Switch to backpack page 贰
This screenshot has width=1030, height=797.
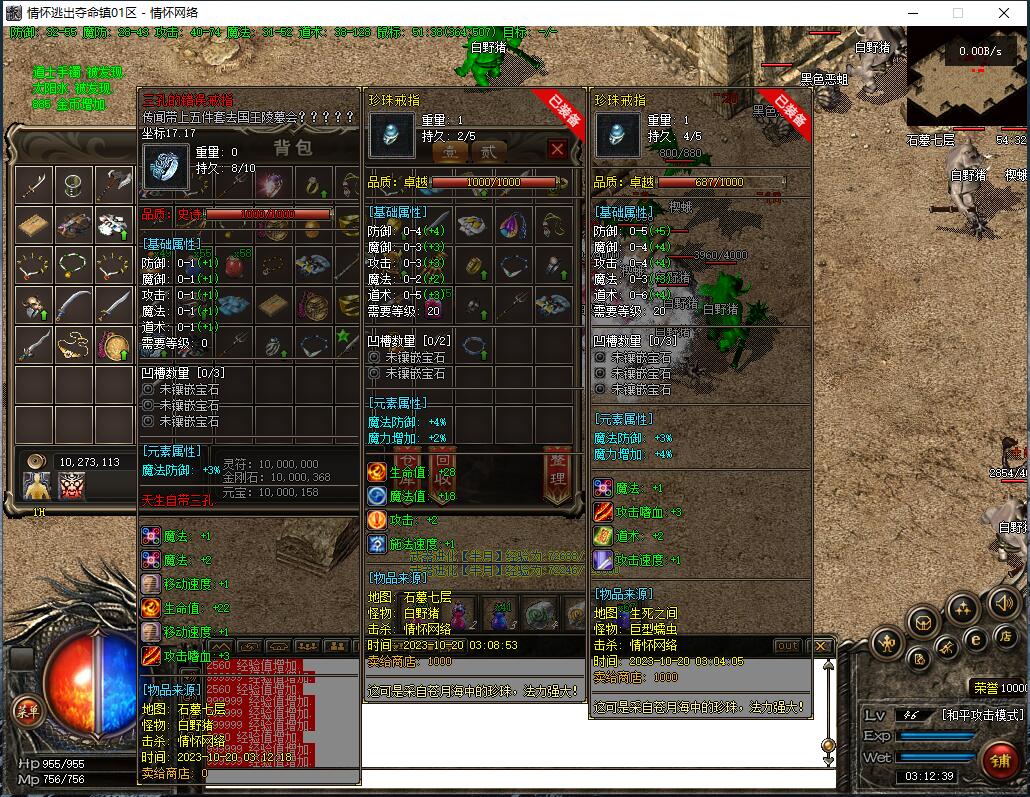(x=489, y=152)
